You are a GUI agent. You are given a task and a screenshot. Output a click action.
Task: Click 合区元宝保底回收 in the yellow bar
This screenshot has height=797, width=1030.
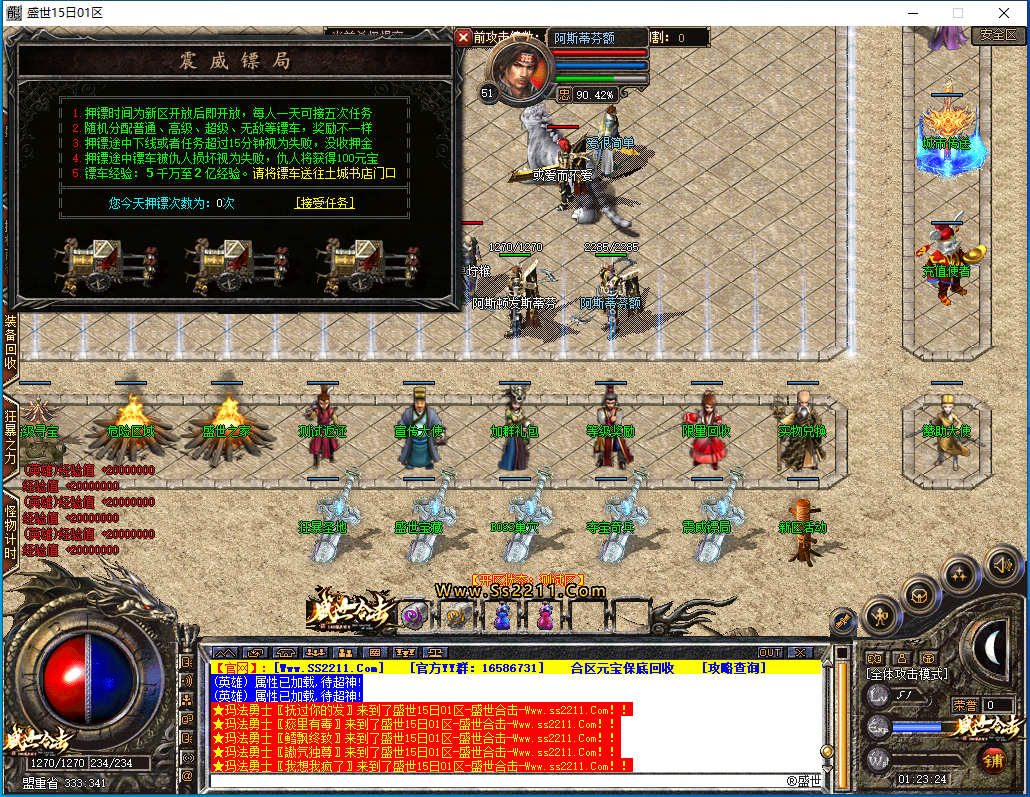[x=622, y=667]
